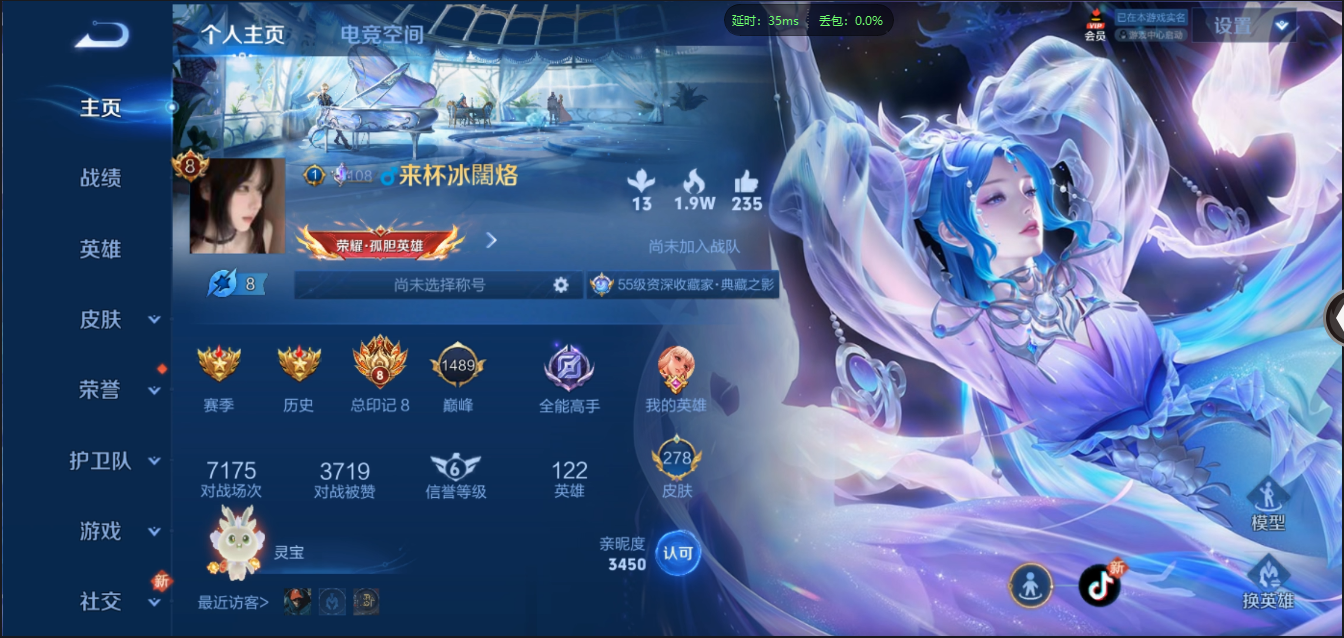Open title selection gear icon
The height and width of the screenshot is (638, 1344).
(561, 285)
